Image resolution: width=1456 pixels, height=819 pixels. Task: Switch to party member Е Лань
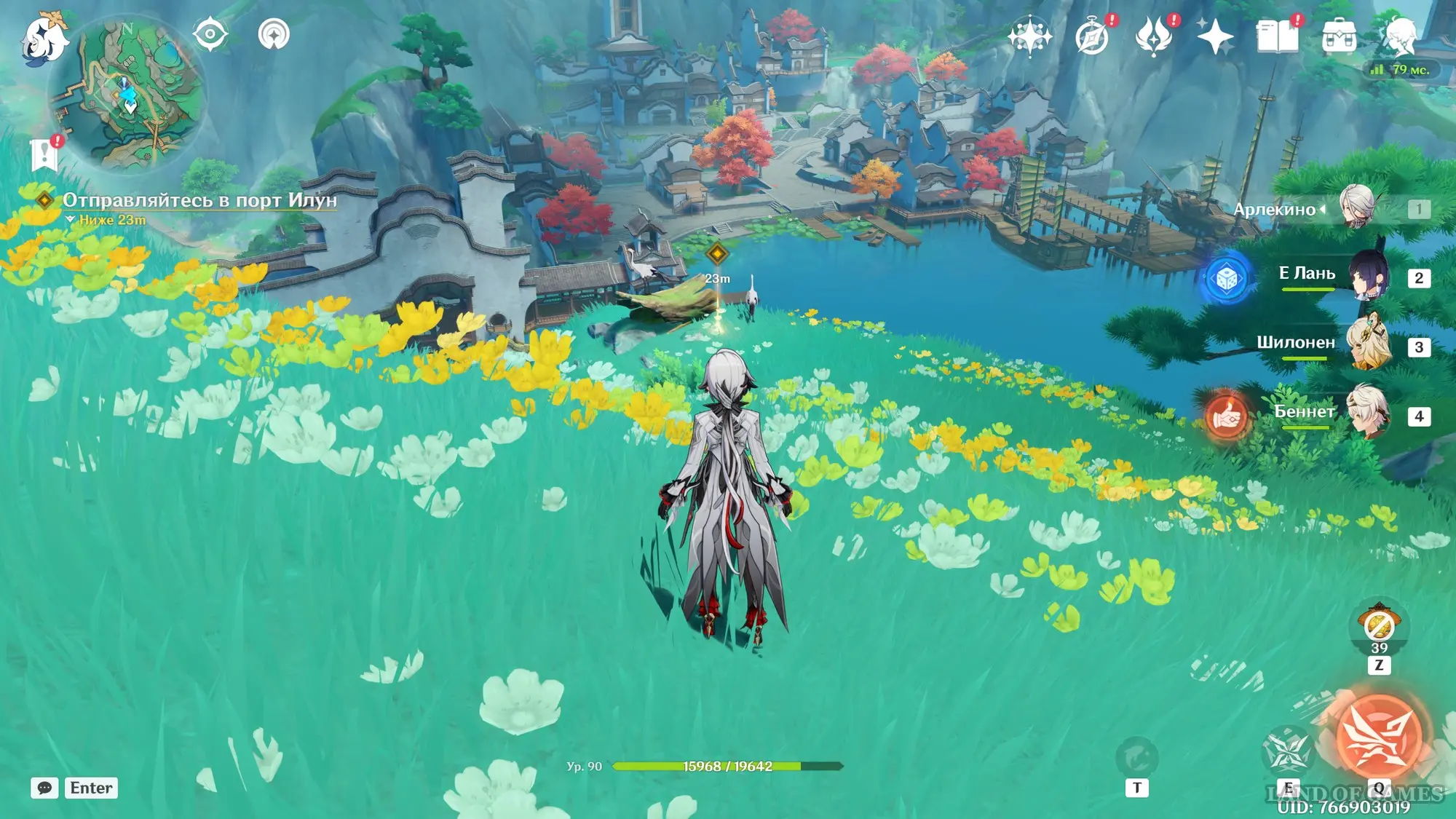tap(1368, 277)
